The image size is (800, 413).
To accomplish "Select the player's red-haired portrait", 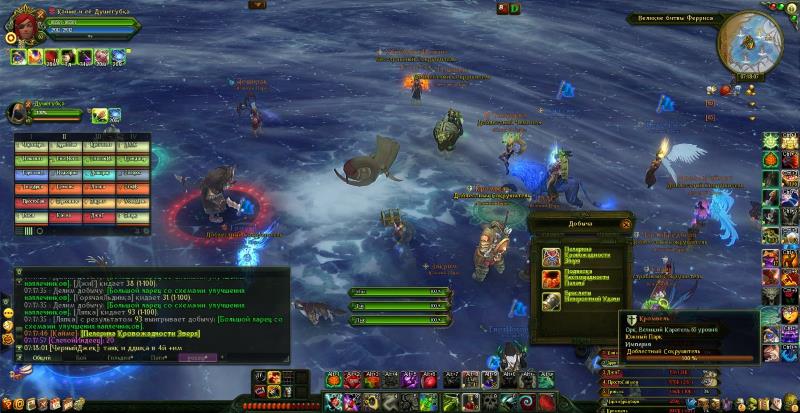I will [26, 25].
